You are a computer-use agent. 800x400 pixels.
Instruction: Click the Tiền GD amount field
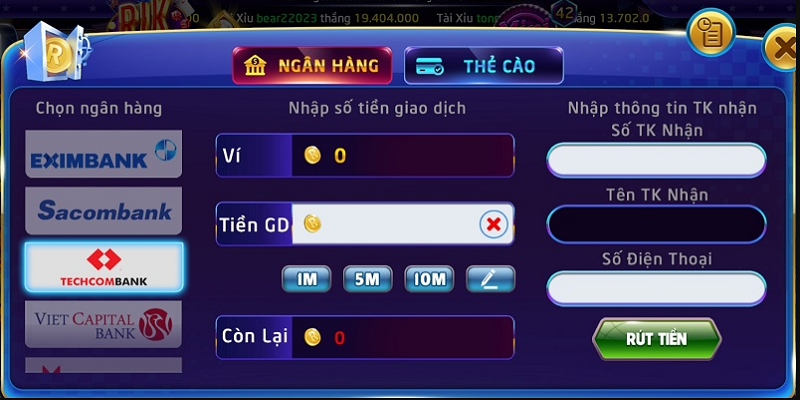click(395, 224)
